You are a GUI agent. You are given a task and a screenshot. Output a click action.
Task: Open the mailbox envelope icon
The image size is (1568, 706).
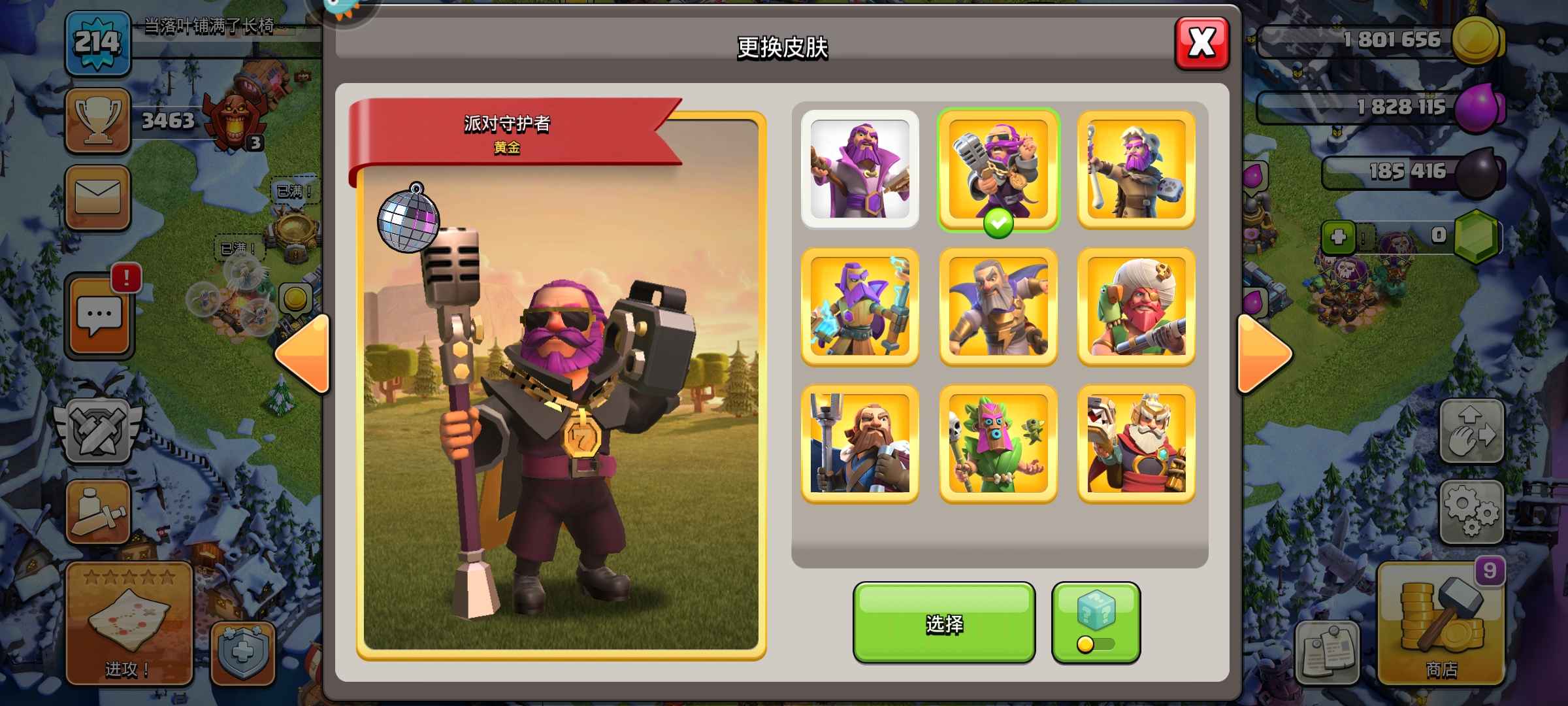(x=98, y=197)
